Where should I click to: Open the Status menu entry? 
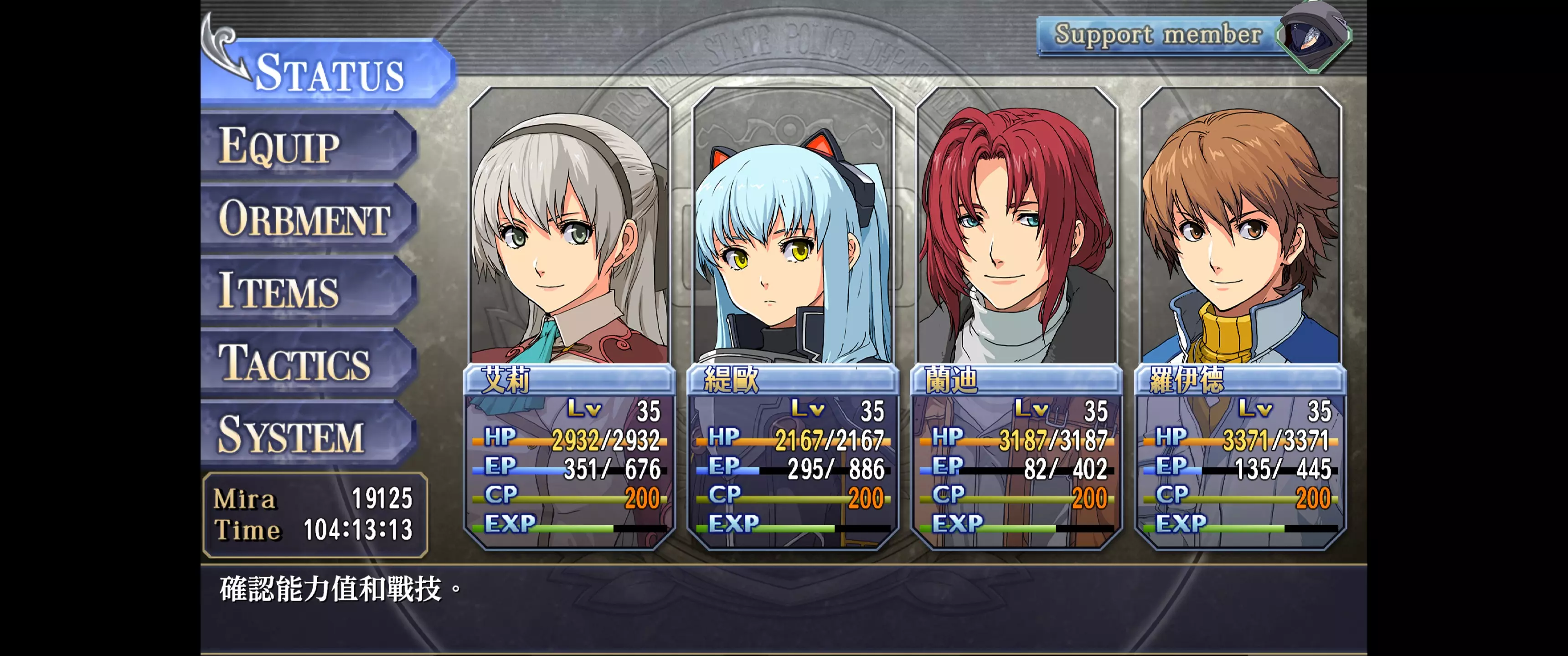[x=329, y=73]
